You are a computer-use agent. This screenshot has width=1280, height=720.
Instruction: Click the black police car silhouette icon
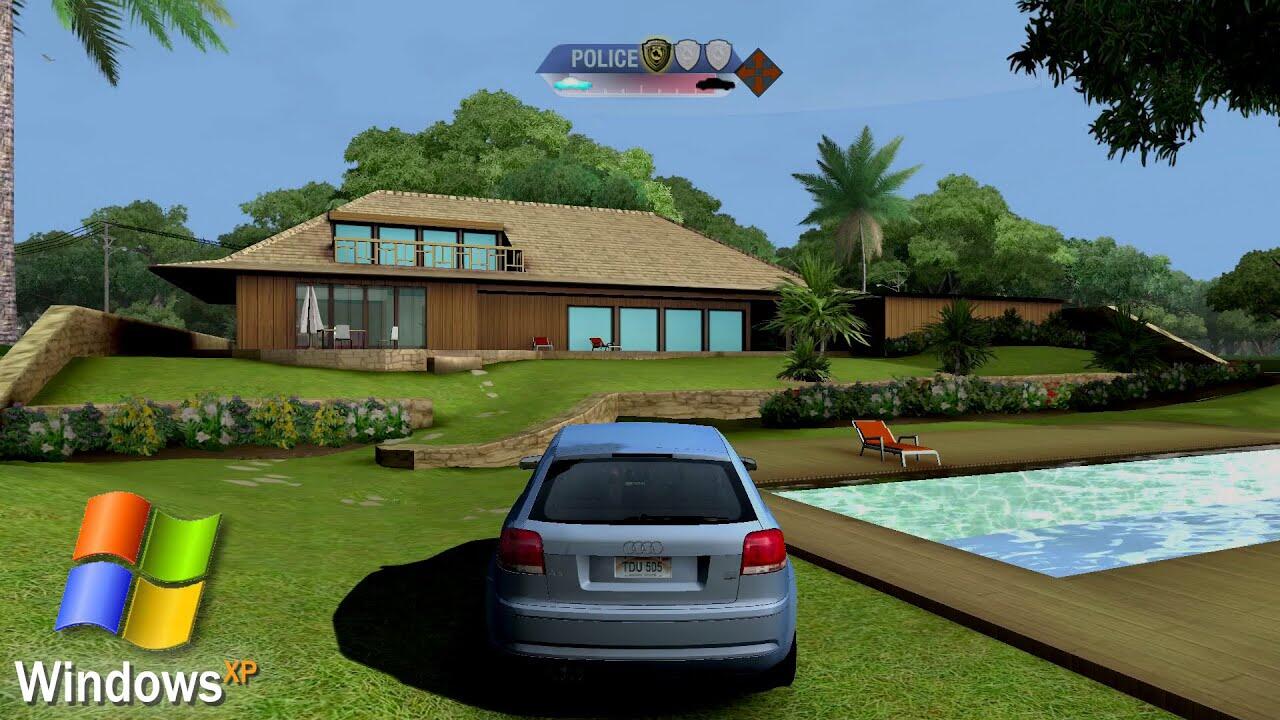714,85
